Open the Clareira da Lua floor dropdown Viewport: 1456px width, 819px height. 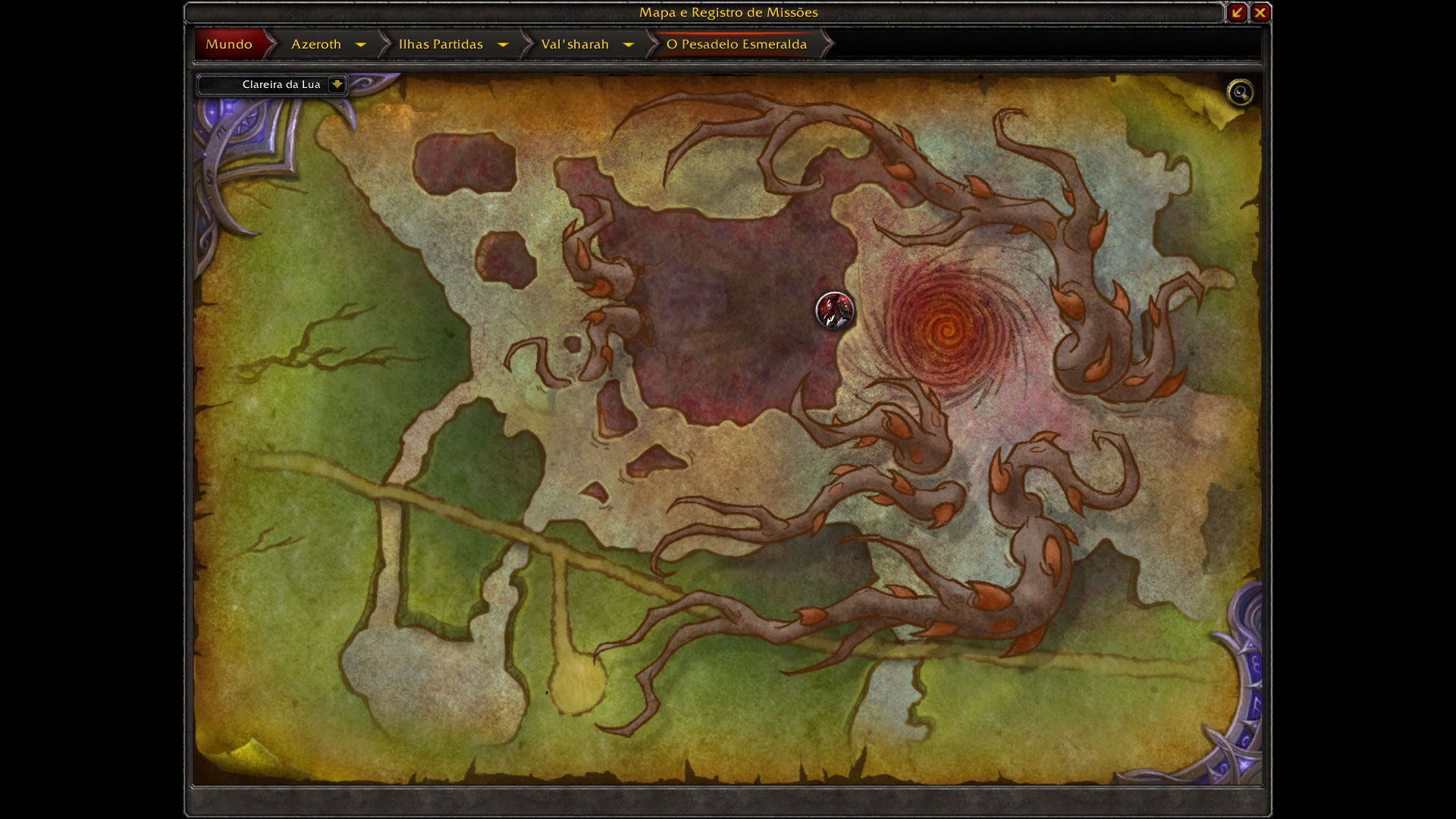coord(337,84)
